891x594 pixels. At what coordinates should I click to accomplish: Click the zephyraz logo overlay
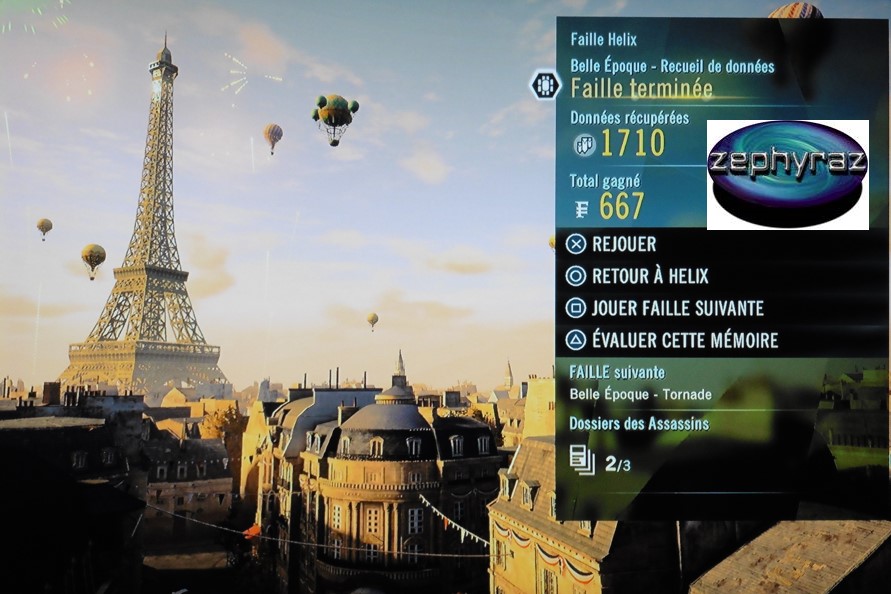point(787,174)
